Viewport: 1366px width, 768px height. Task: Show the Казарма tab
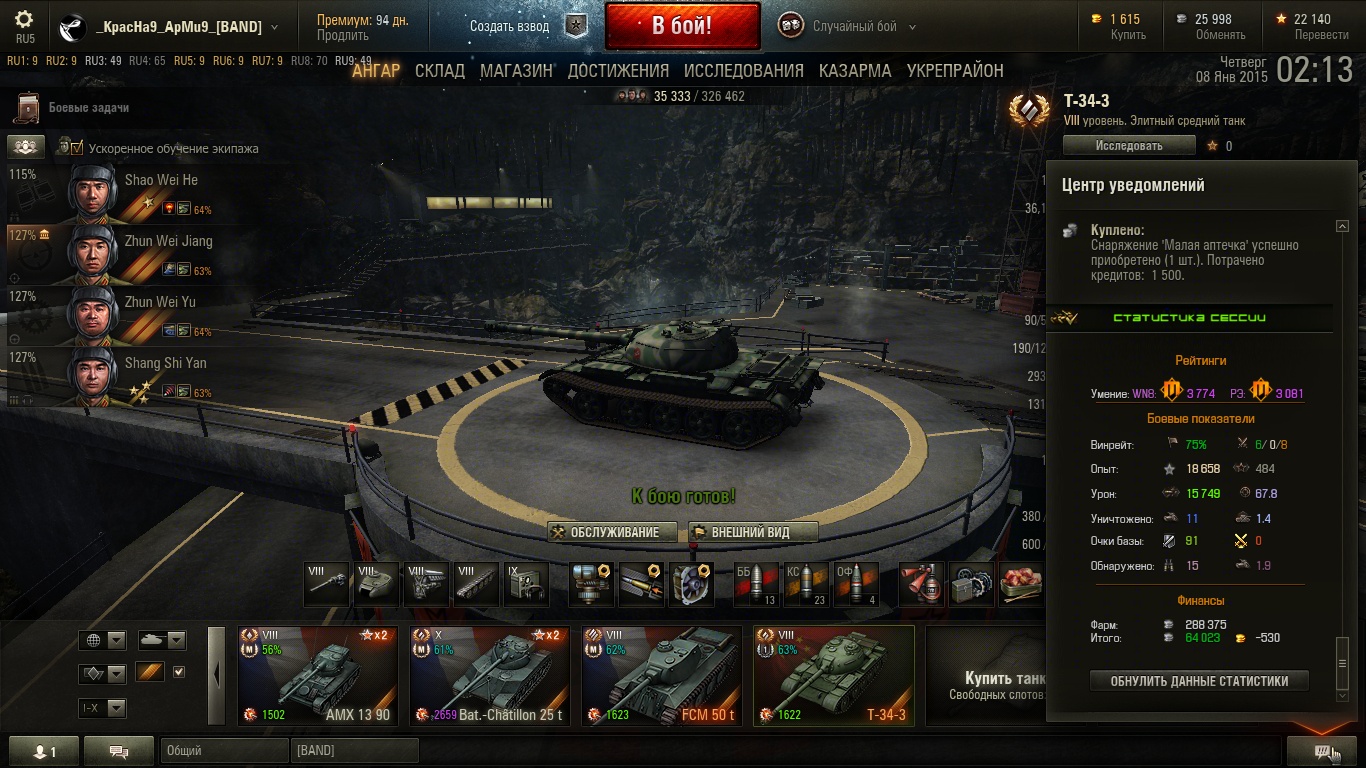click(x=855, y=71)
